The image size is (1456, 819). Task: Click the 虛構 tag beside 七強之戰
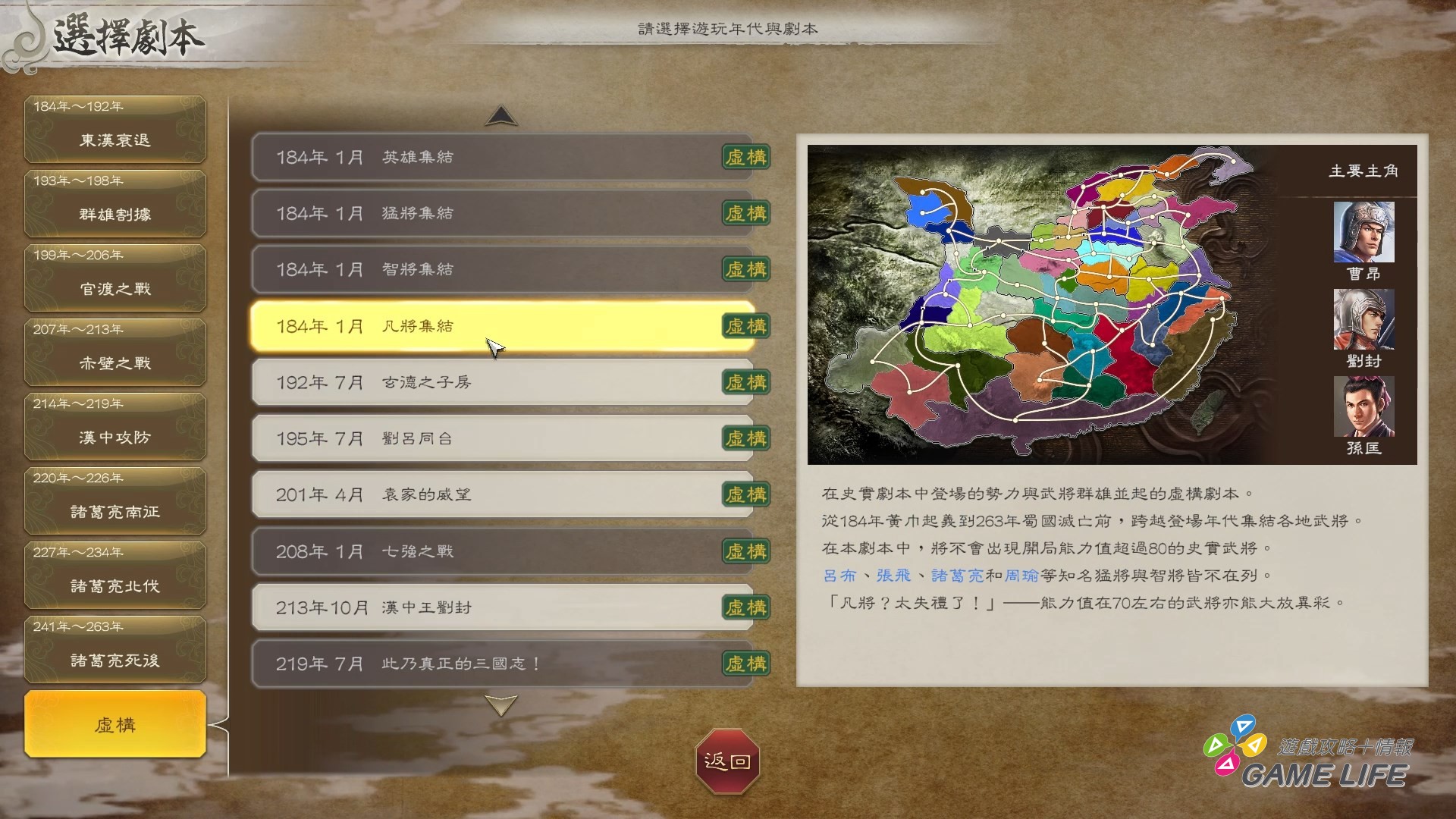point(745,551)
